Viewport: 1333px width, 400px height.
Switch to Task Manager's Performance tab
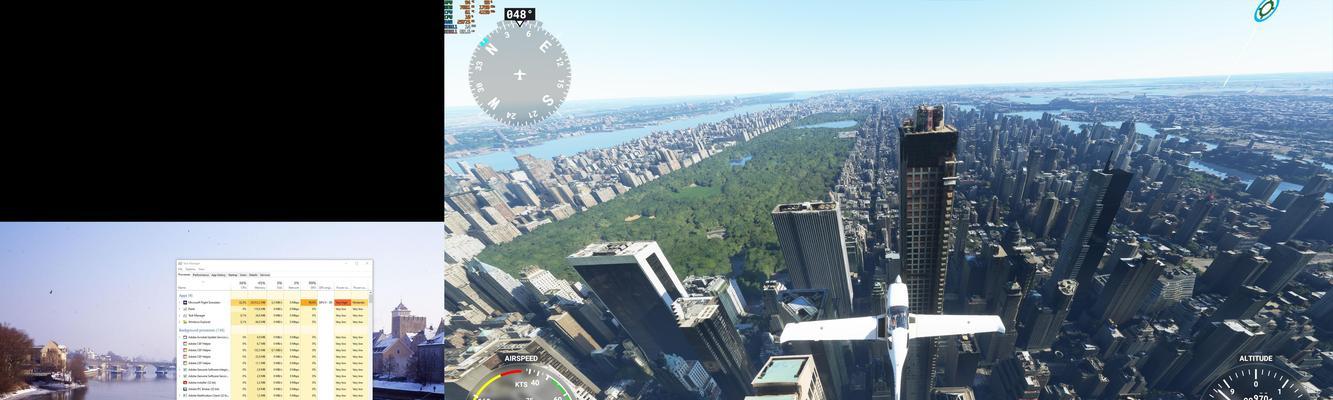tap(201, 275)
